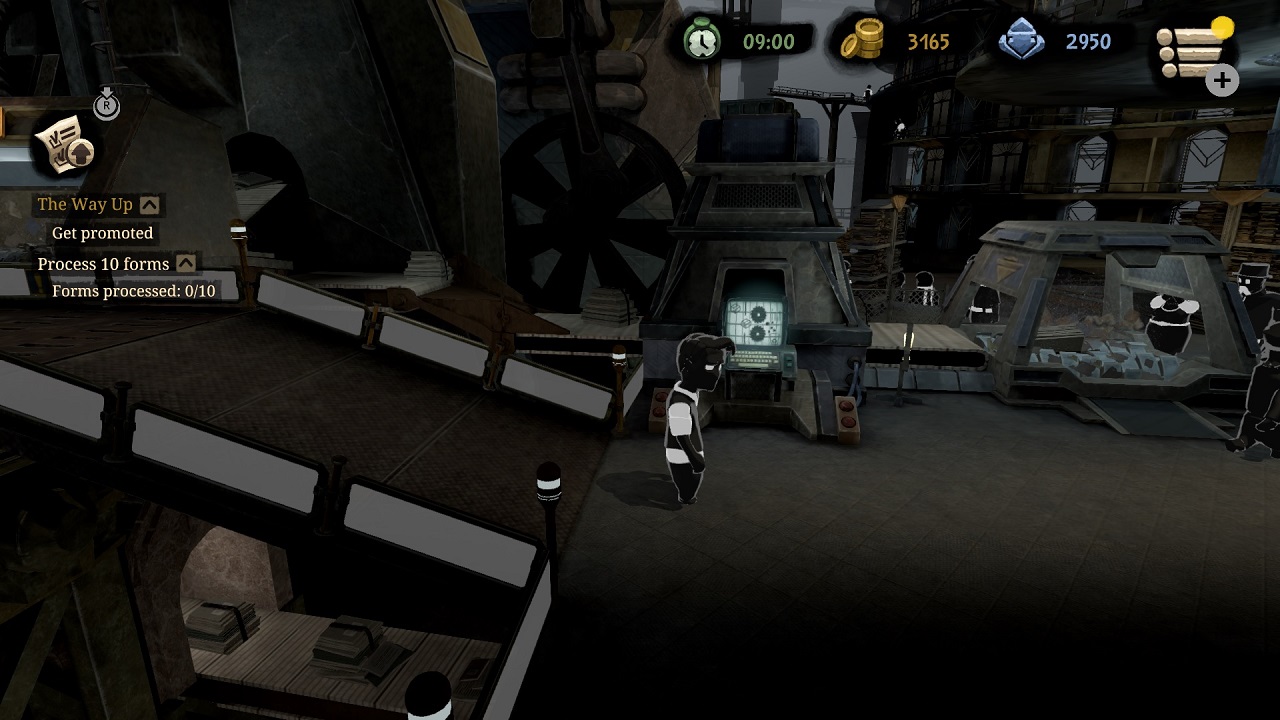Toggle the quest tracker visibility
Screen dimensions: 1280x720
pyautogui.click(x=106, y=104)
